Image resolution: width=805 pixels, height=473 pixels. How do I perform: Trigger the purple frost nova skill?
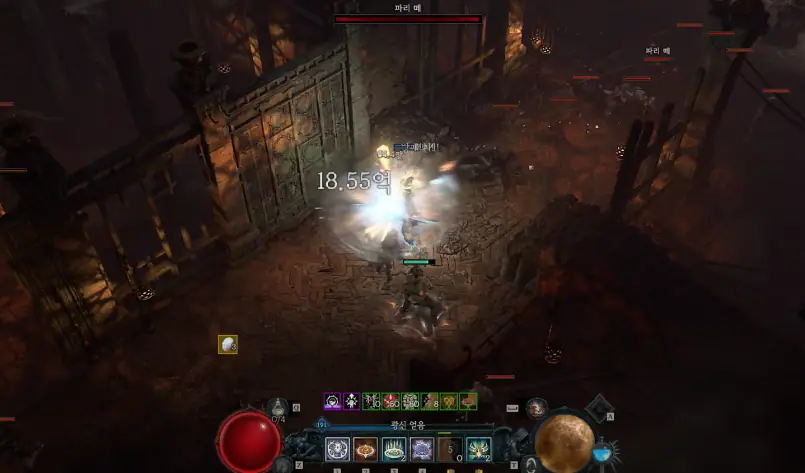422,449
